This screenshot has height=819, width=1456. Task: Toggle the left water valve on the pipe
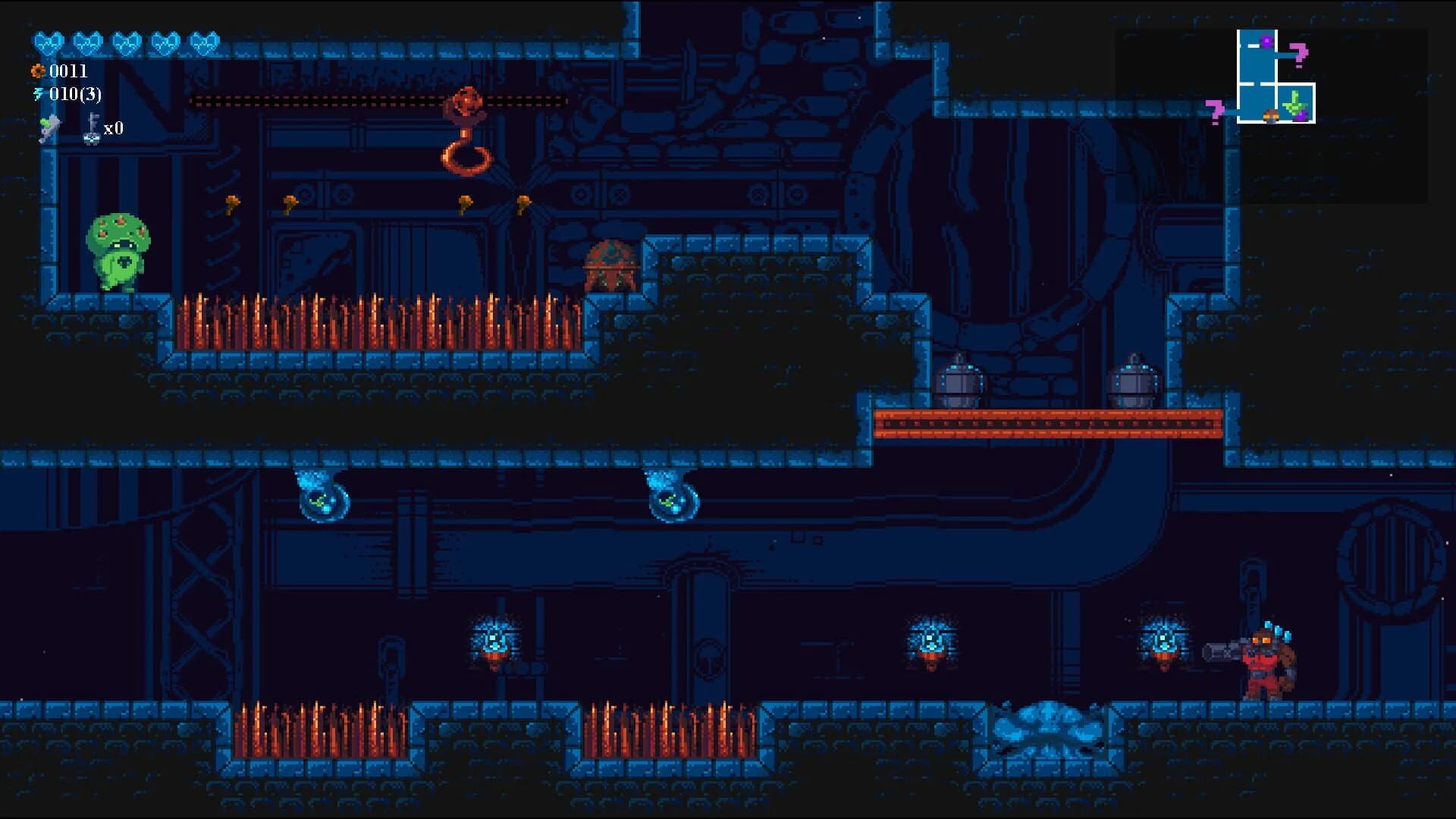(x=322, y=497)
